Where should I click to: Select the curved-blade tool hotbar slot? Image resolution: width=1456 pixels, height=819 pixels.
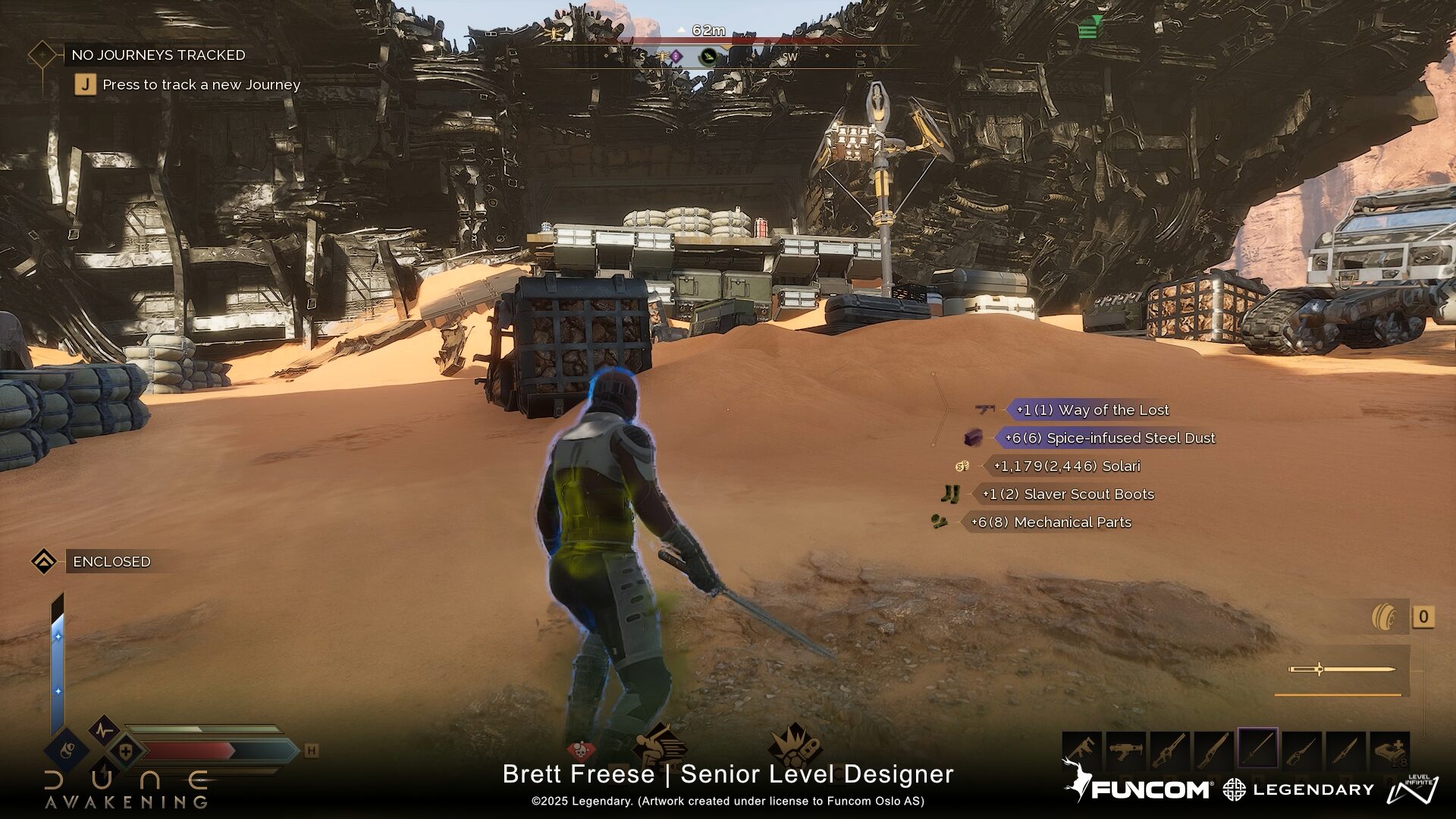pyautogui.click(x=1301, y=750)
